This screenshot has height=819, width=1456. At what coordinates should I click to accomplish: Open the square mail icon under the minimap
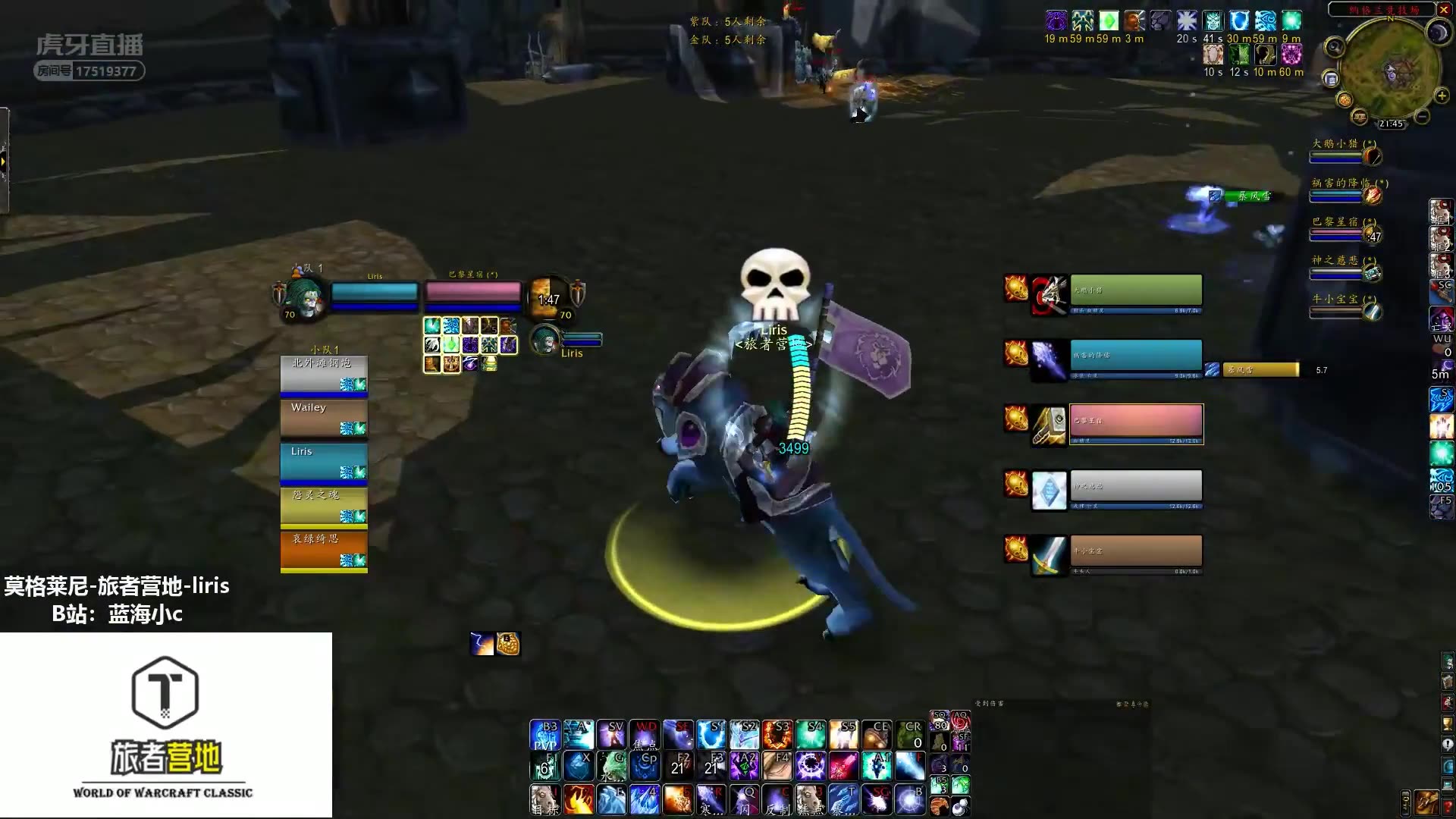coord(1331,79)
